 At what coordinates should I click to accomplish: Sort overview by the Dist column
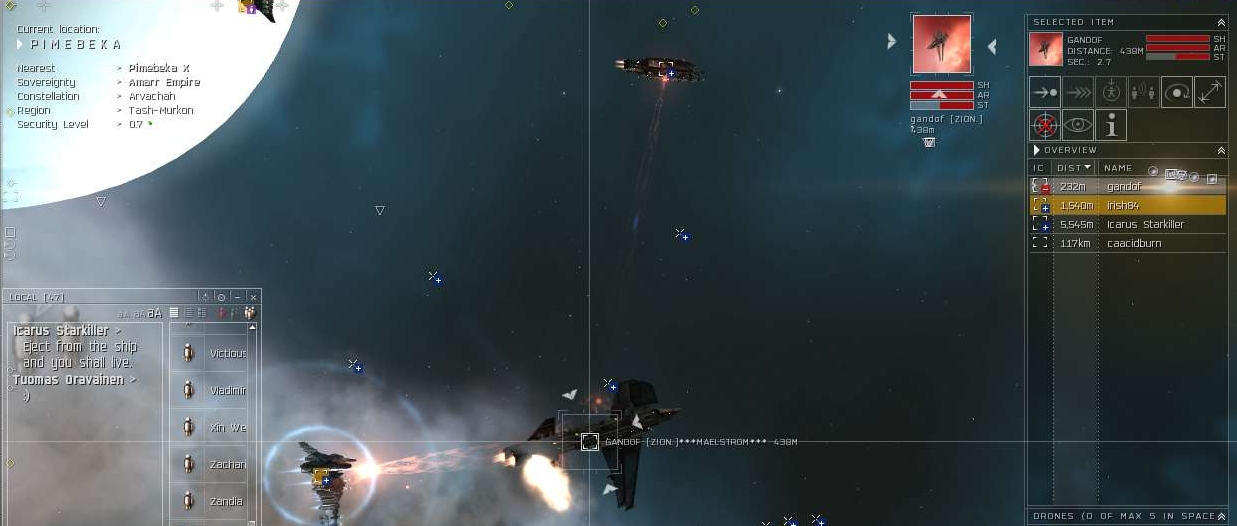click(x=1073, y=168)
